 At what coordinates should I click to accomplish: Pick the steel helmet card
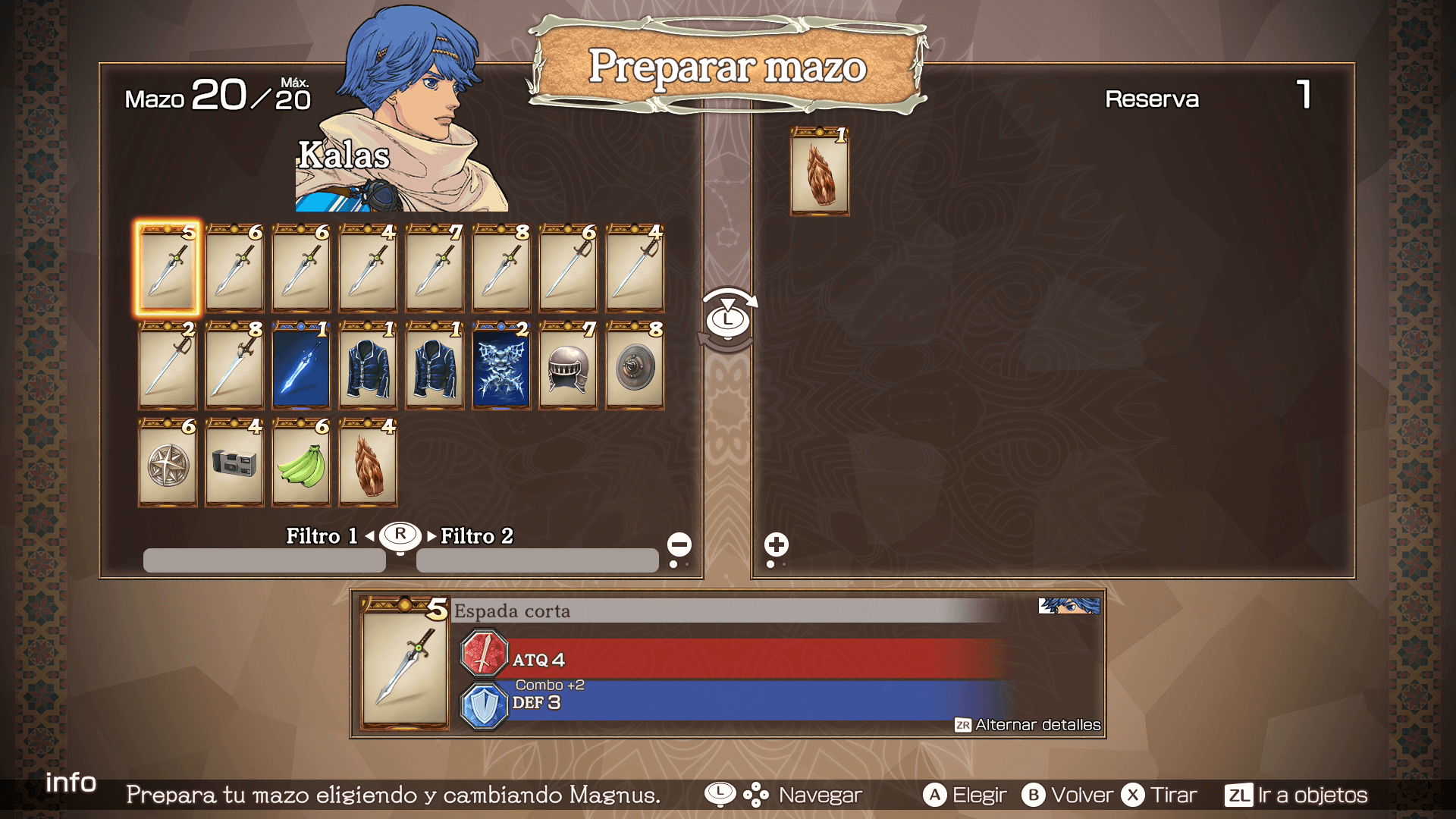point(568,366)
